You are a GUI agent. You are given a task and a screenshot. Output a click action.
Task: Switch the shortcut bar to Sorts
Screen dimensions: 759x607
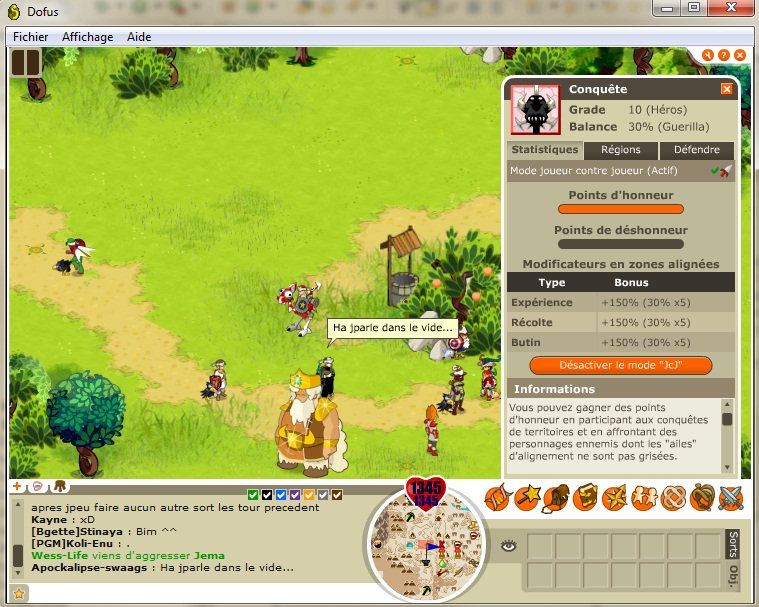pos(732,544)
